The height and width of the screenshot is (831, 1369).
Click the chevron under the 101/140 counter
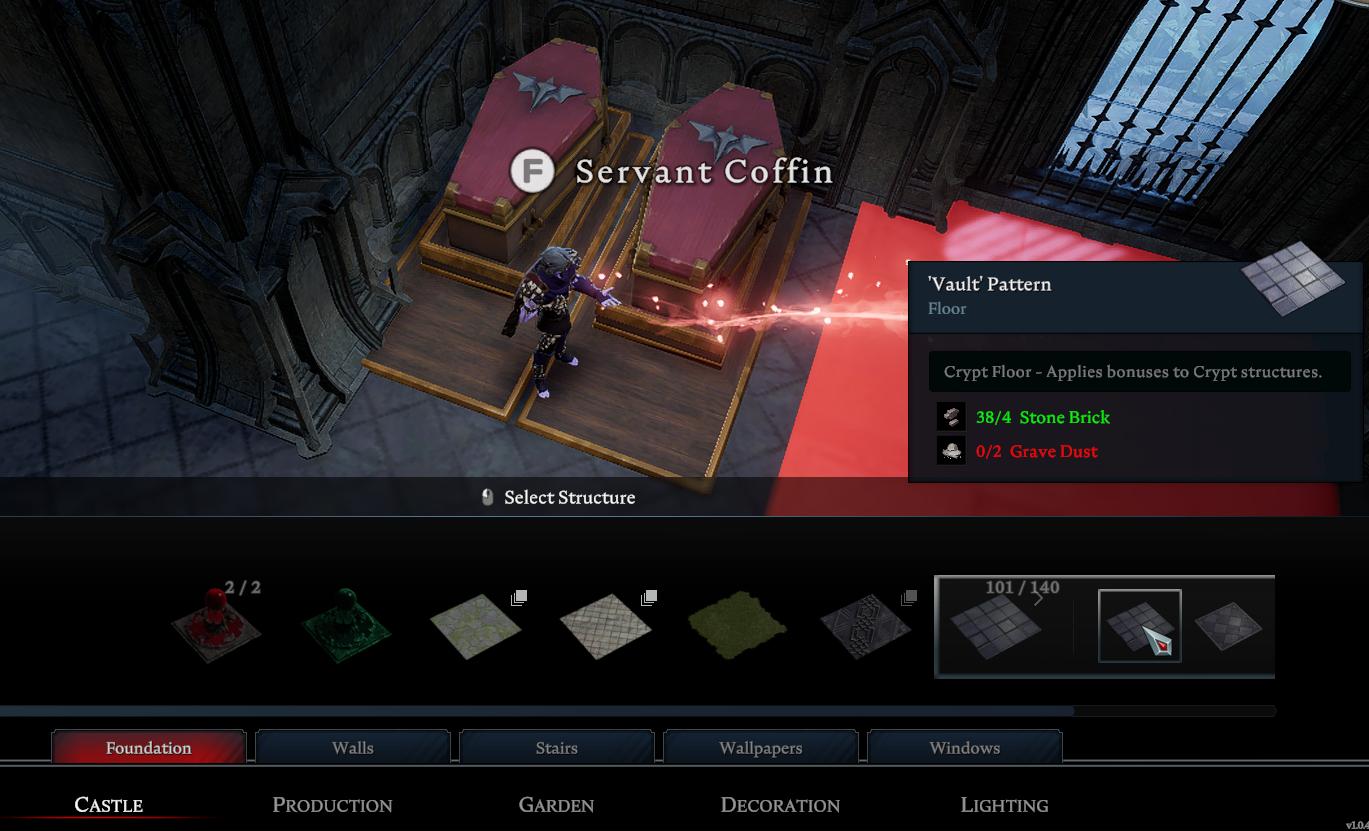coord(1038,599)
